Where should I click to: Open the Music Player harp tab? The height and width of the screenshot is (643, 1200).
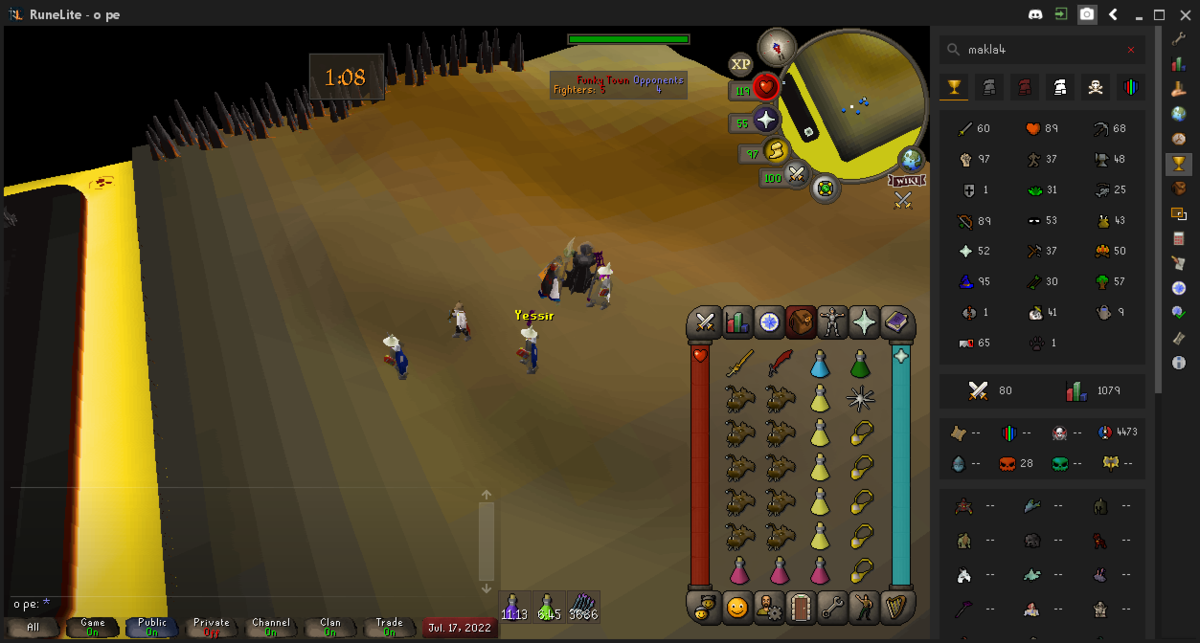point(897,606)
